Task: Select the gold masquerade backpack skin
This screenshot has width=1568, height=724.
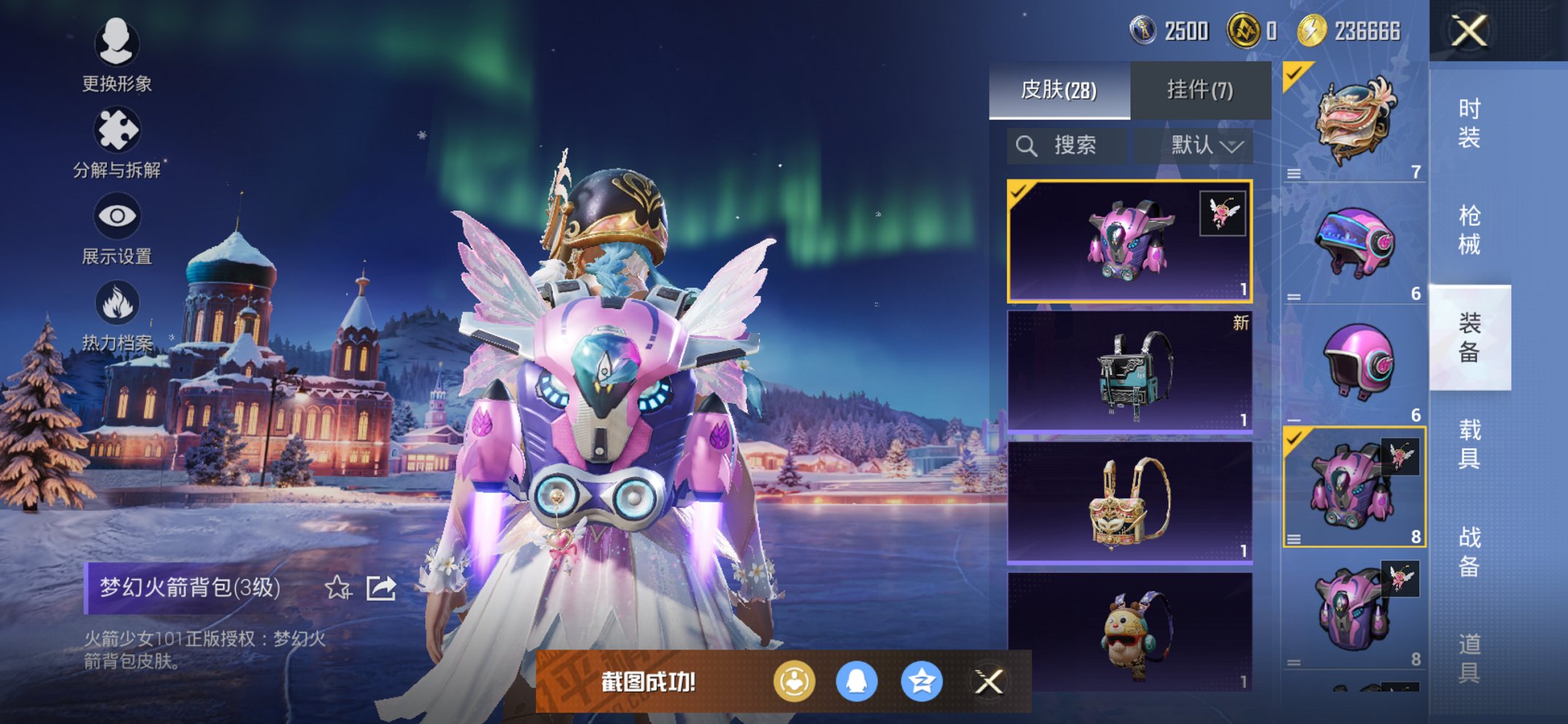Action: (1129, 503)
